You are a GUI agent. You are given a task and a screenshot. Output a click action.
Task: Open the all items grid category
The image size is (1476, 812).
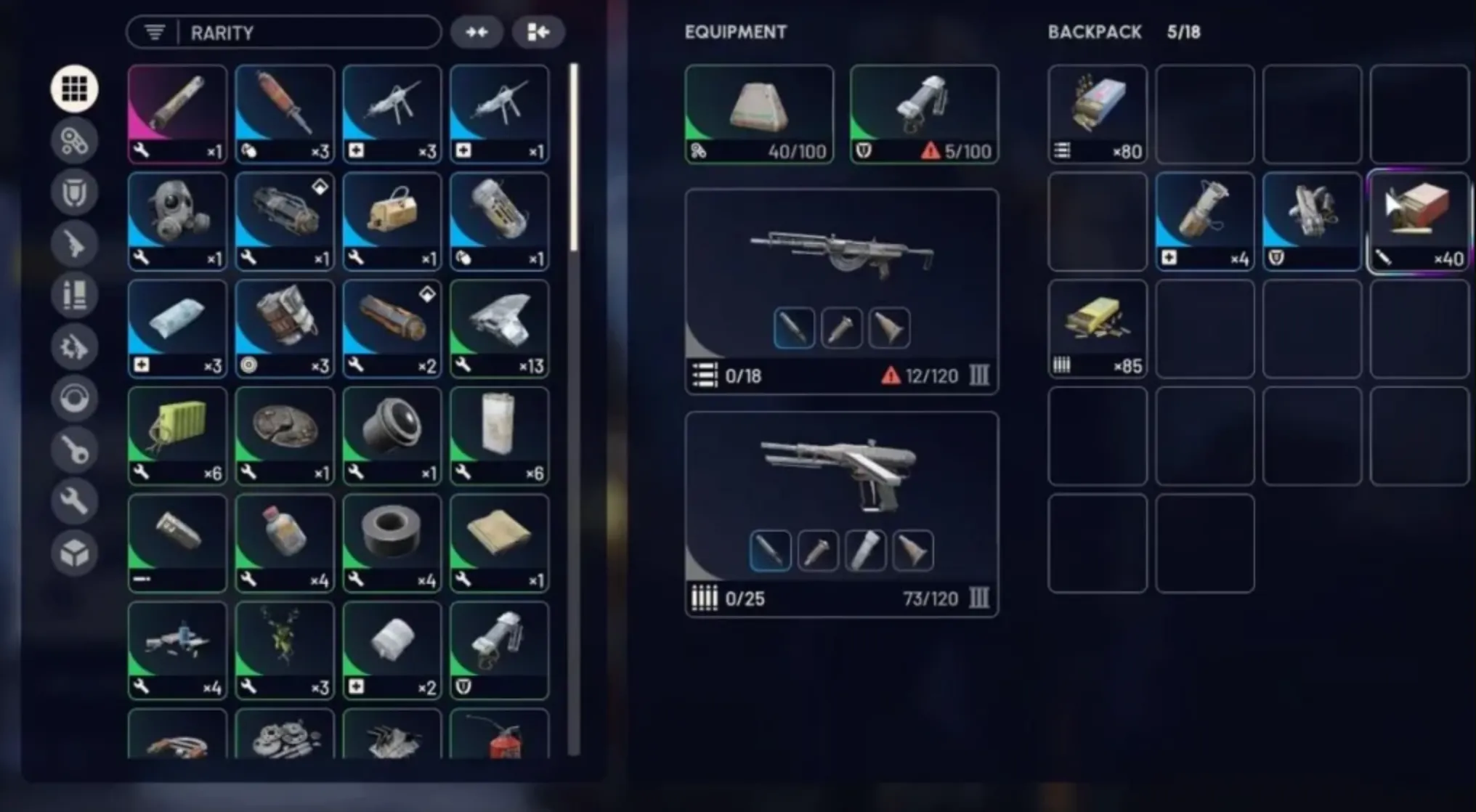[74, 88]
